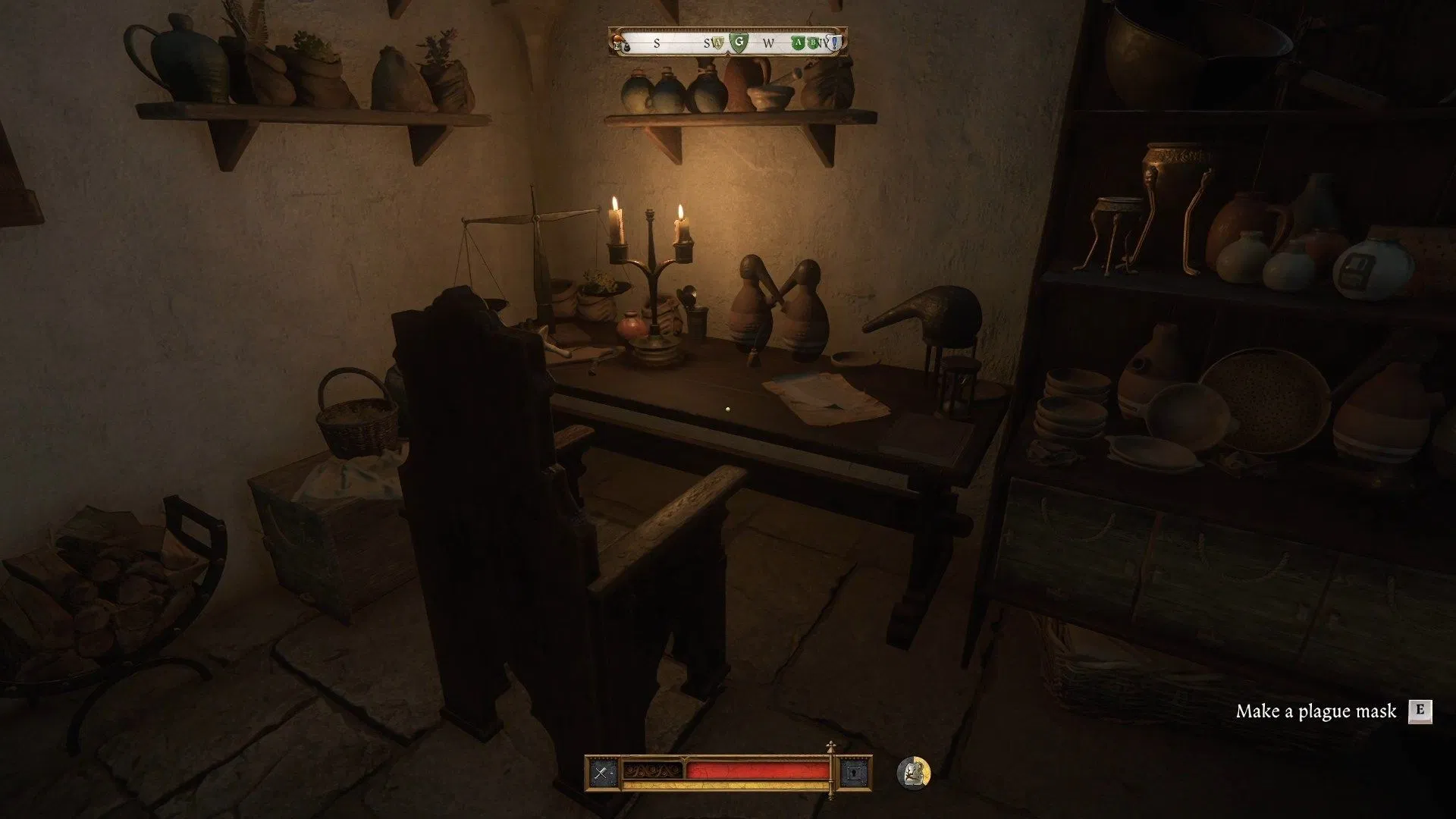Image resolution: width=1456 pixels, height=819 pixels.
Task: Open the damaged armor status icon
Action: click(914, 773)
